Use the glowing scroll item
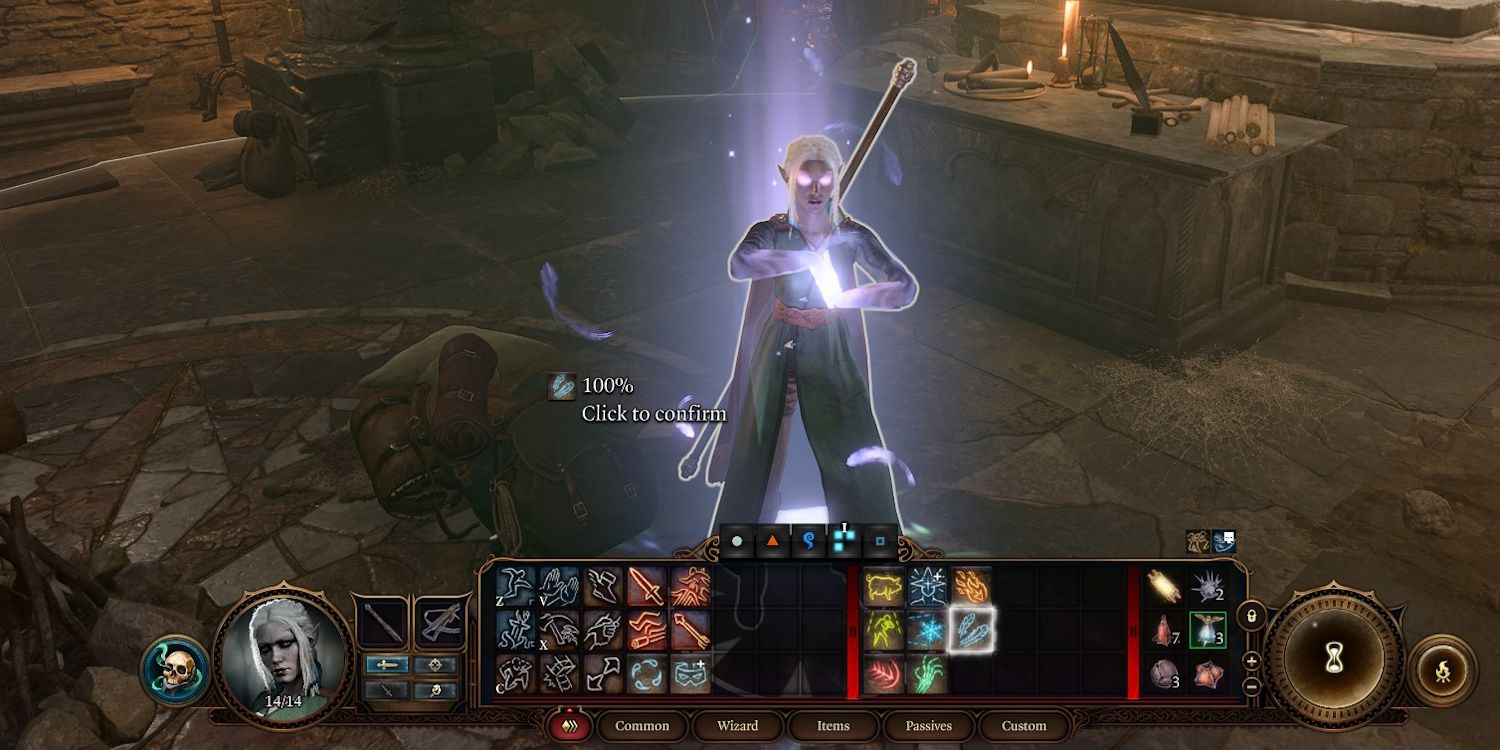 (x=1164, y=587)
